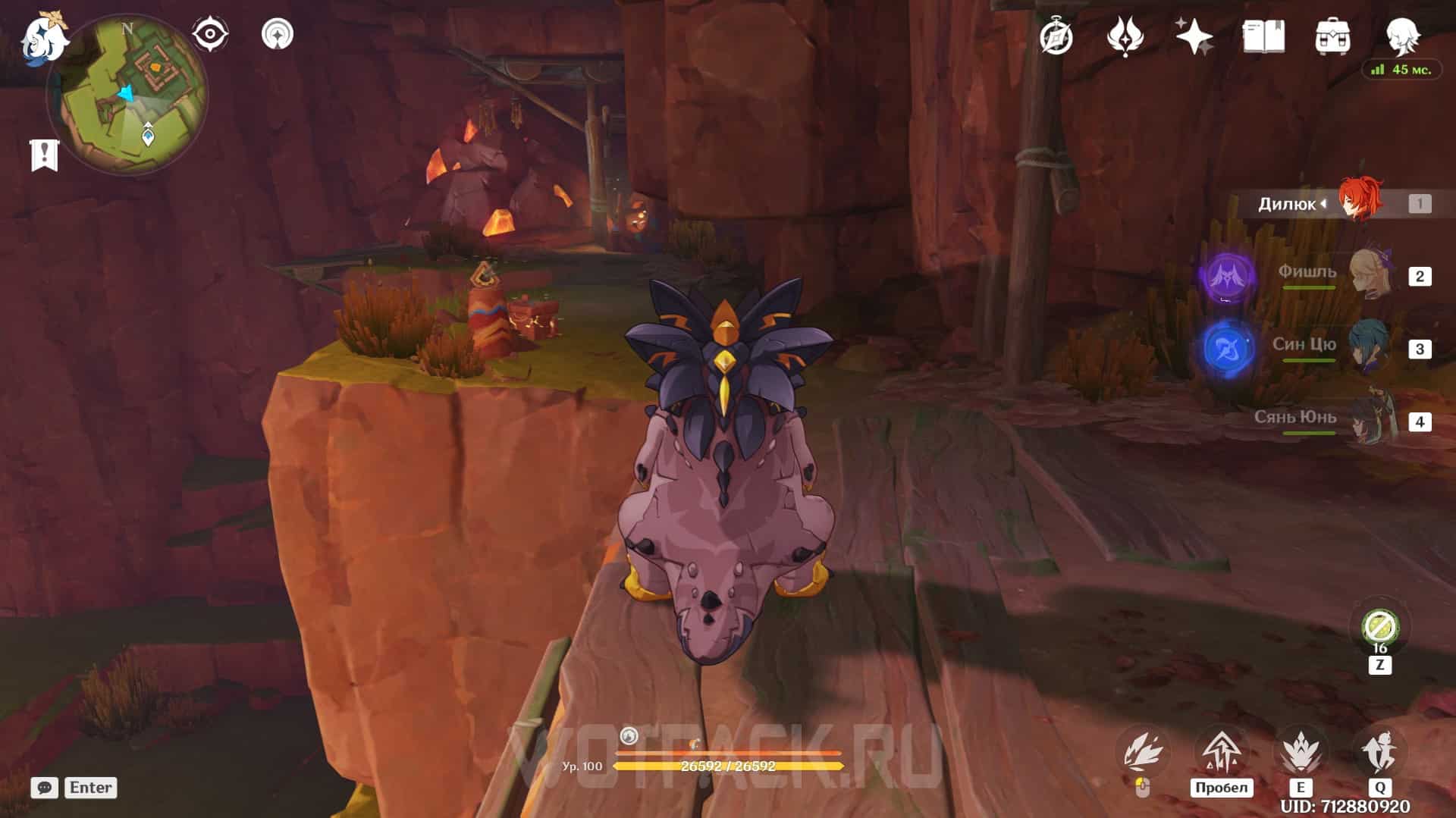Activate the jump ability above Пробел
Screen dimensions: 1456x818
(1222, 751)
